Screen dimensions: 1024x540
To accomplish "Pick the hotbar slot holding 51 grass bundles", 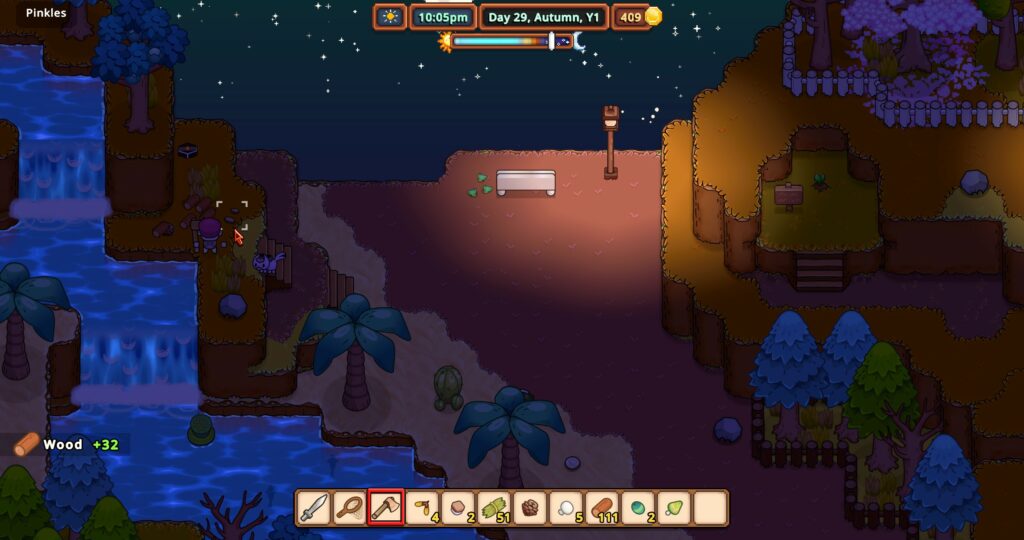I will point(494,508).
